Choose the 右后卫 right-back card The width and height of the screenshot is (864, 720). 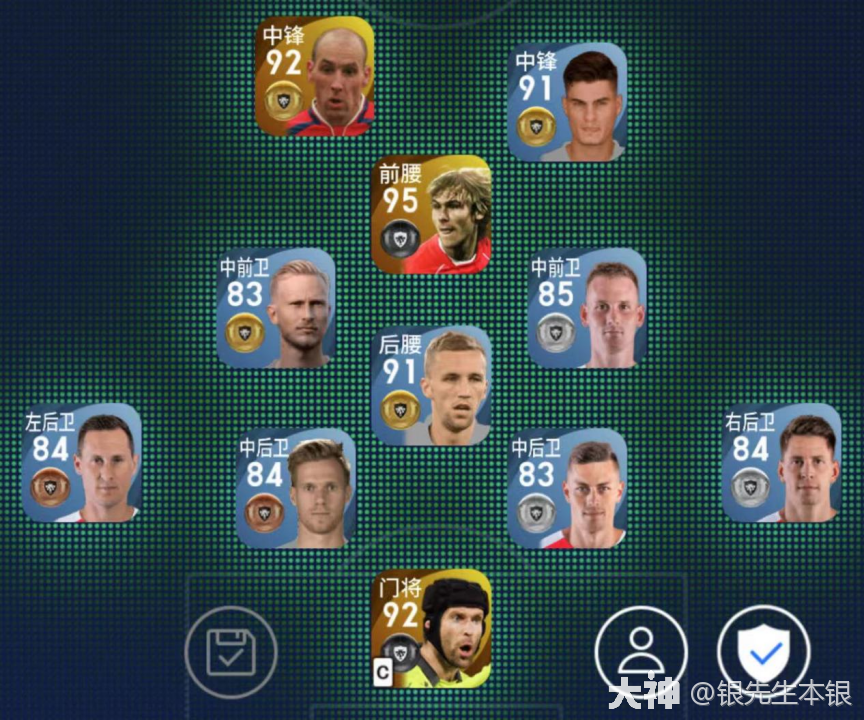[x=782, y=462]
